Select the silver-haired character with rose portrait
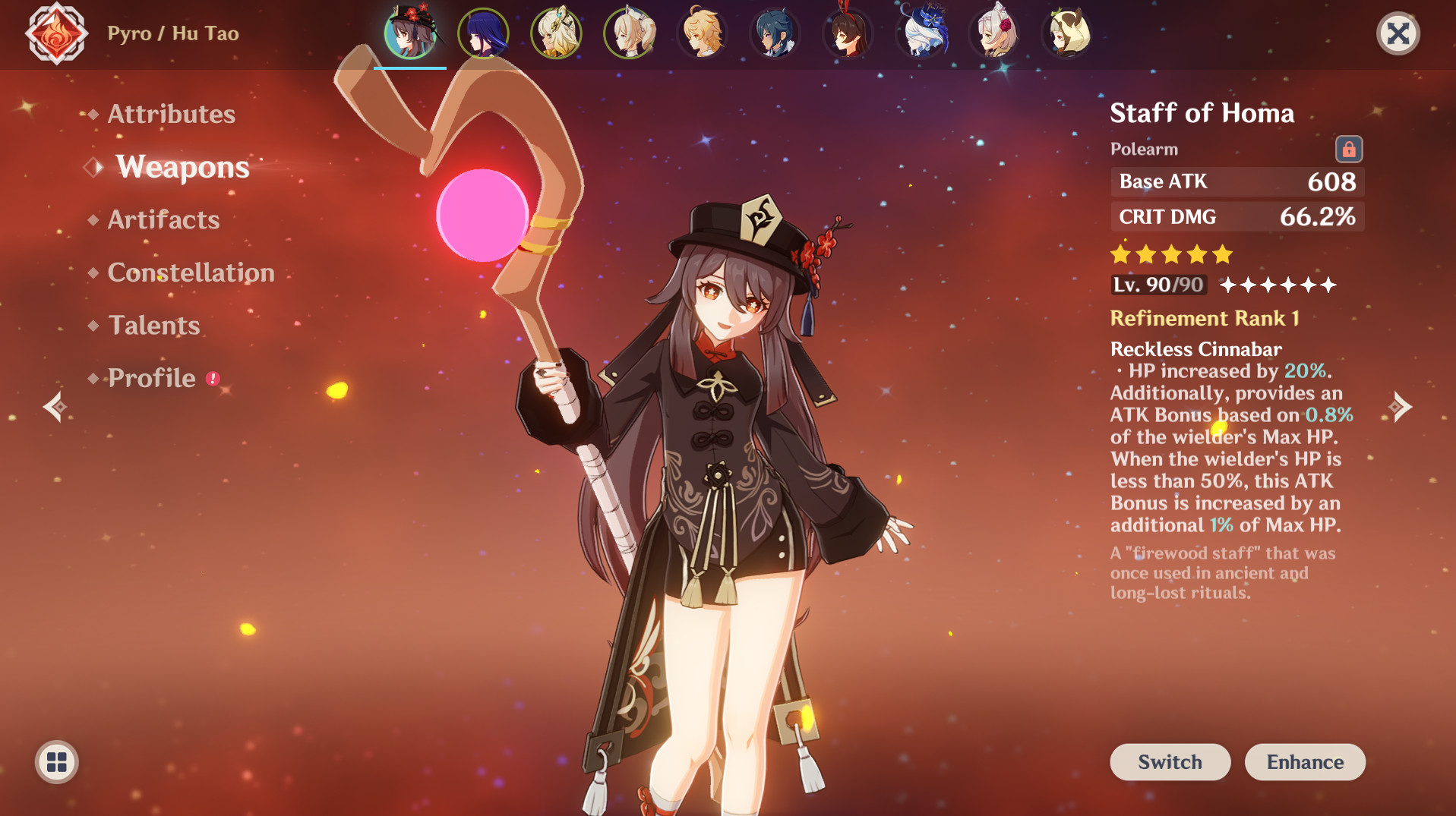The image size is (1456, 816). coord(996,34)
